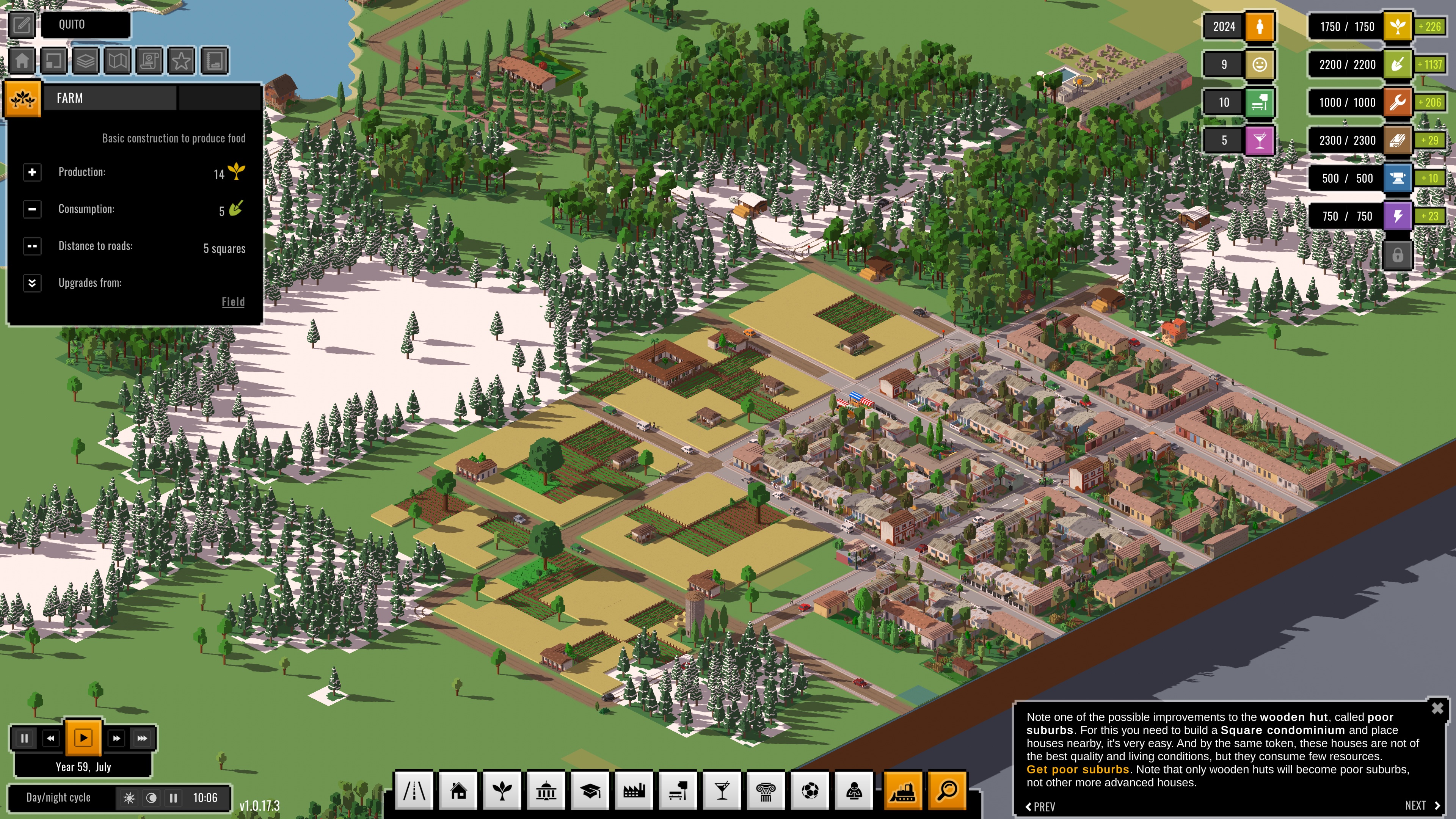The height and width of the screenshot is (819, 1456).
Task: Set the day/night cycle to daytime sun
Action: [129, 797]
